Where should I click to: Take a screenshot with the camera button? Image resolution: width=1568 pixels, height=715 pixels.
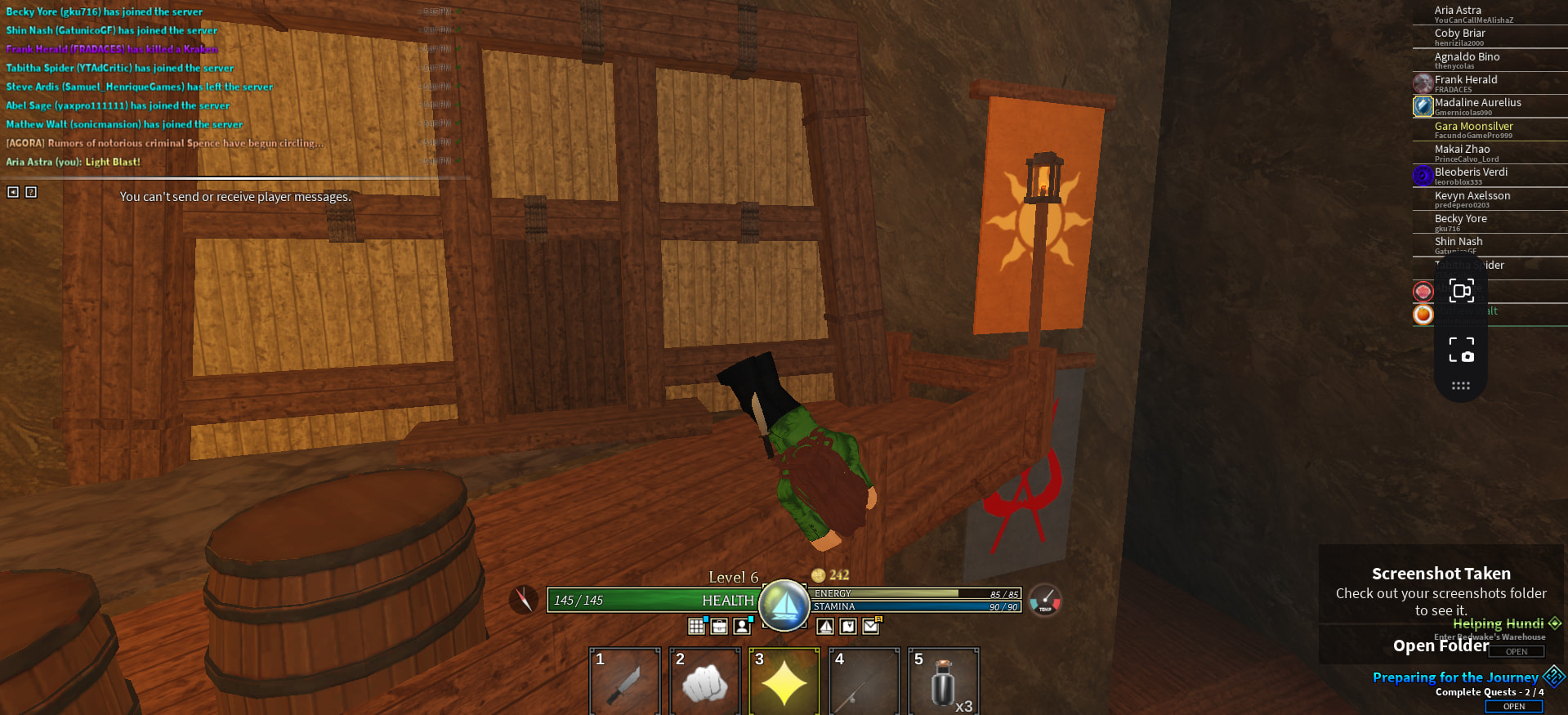[1461, 349]
